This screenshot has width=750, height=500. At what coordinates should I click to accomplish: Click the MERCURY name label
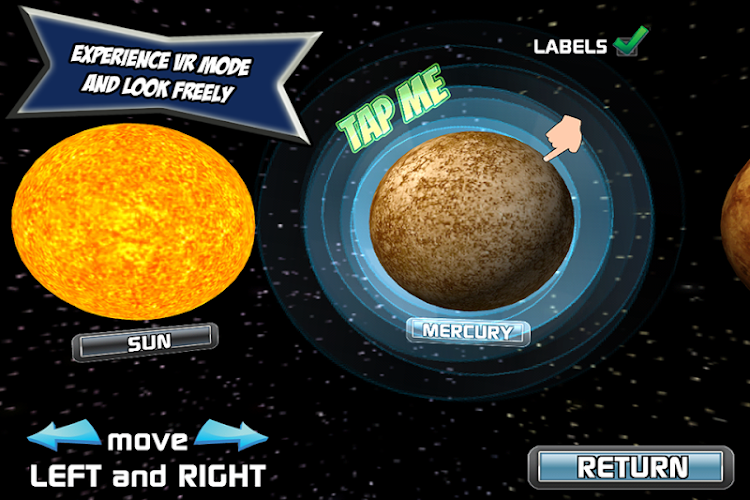click(x=468, y=331)
